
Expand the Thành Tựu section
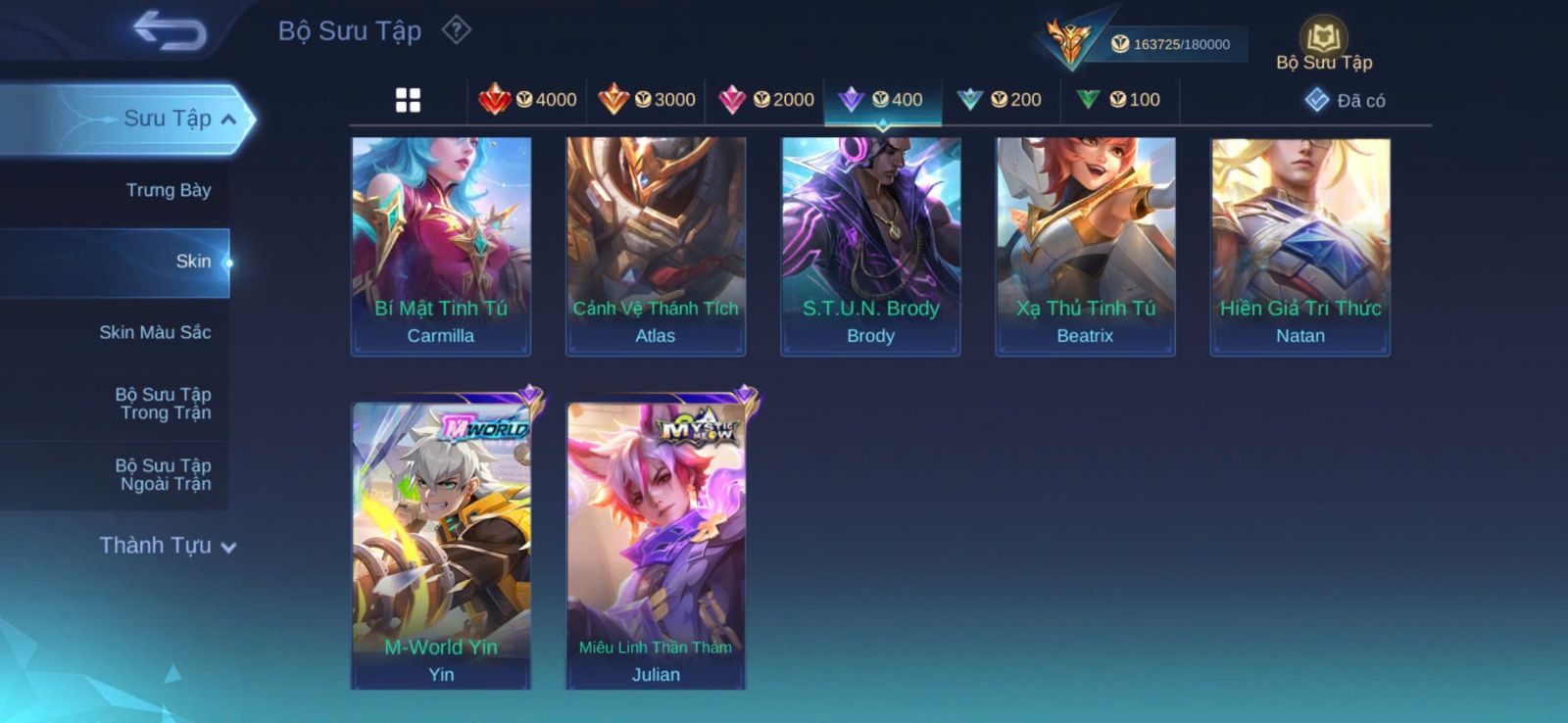click(x=167, y=546)
